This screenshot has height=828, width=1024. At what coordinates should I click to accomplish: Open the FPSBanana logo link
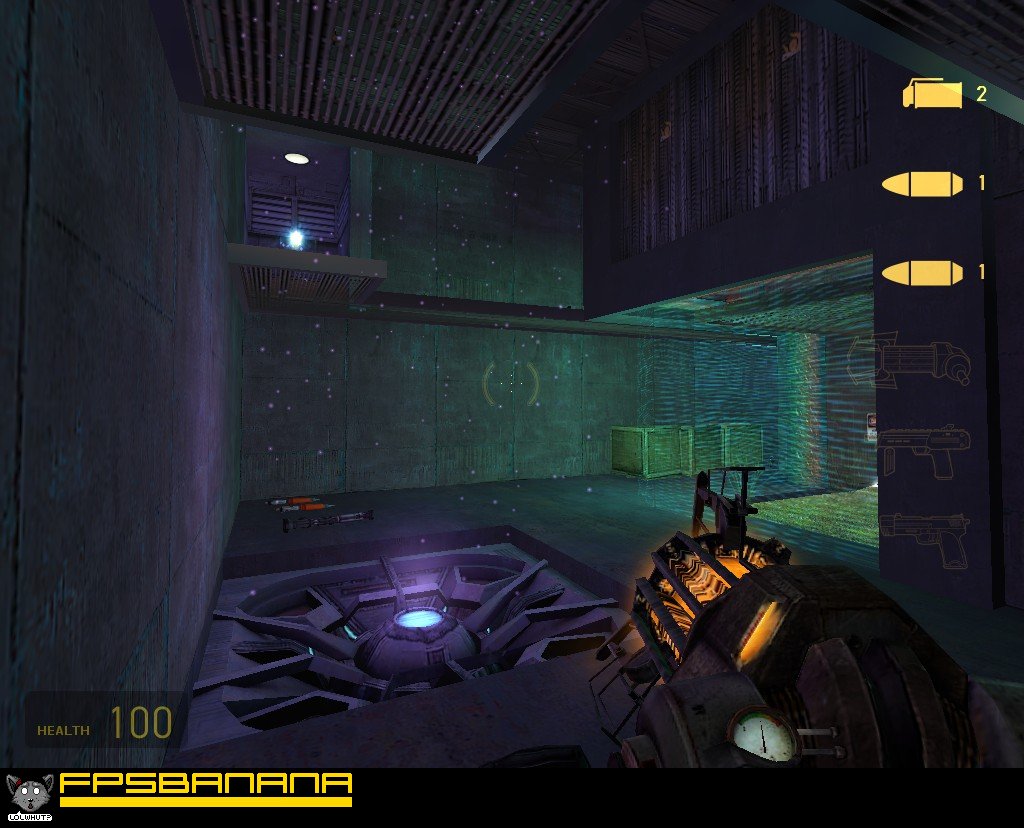coord(205,786)
